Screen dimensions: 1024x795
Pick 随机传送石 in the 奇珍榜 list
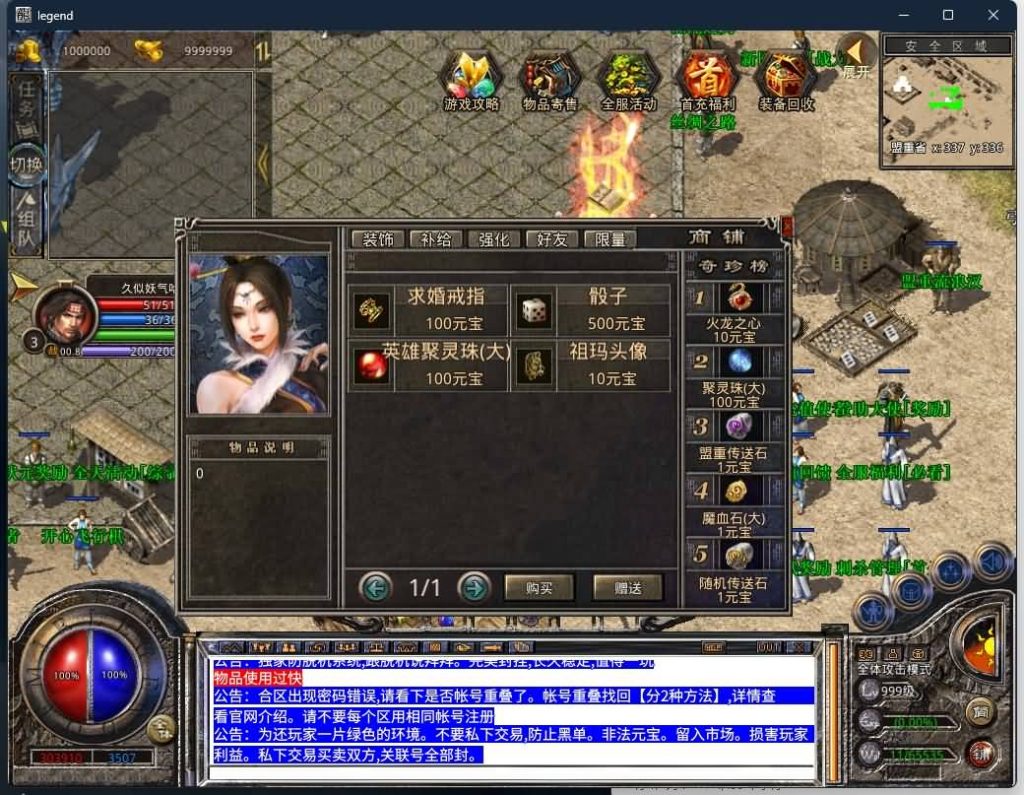pyautogui.click(x=734, y=568)
